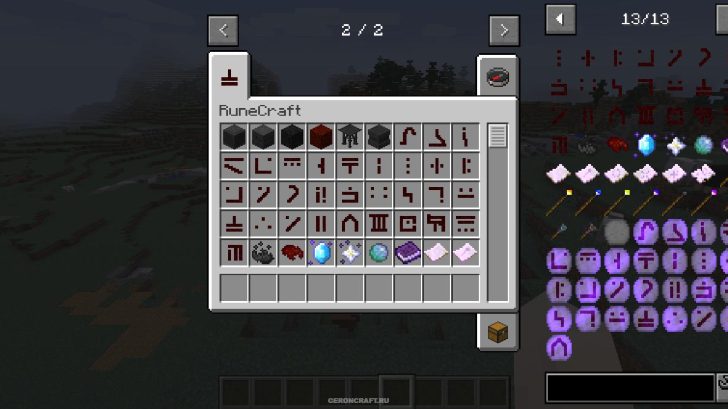Pick the dark red block item
The image size is (728, 409).
[x=320, y=136]
